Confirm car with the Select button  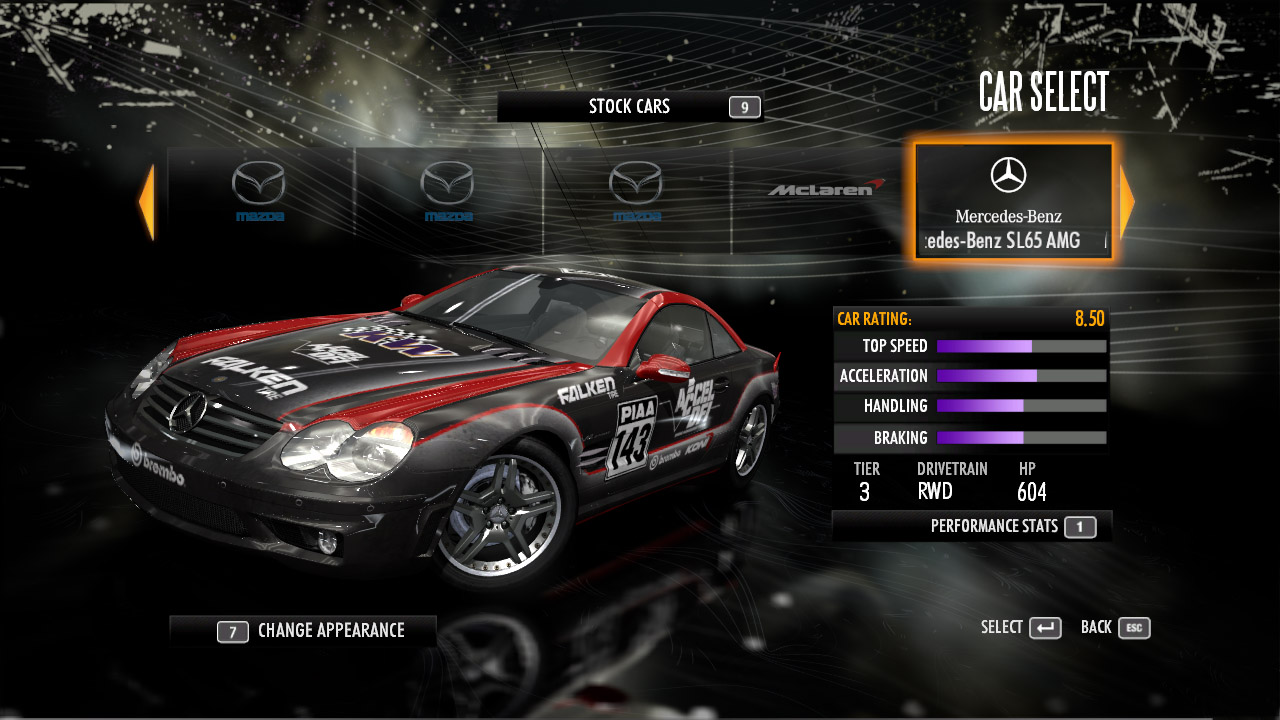(1021, 628)
